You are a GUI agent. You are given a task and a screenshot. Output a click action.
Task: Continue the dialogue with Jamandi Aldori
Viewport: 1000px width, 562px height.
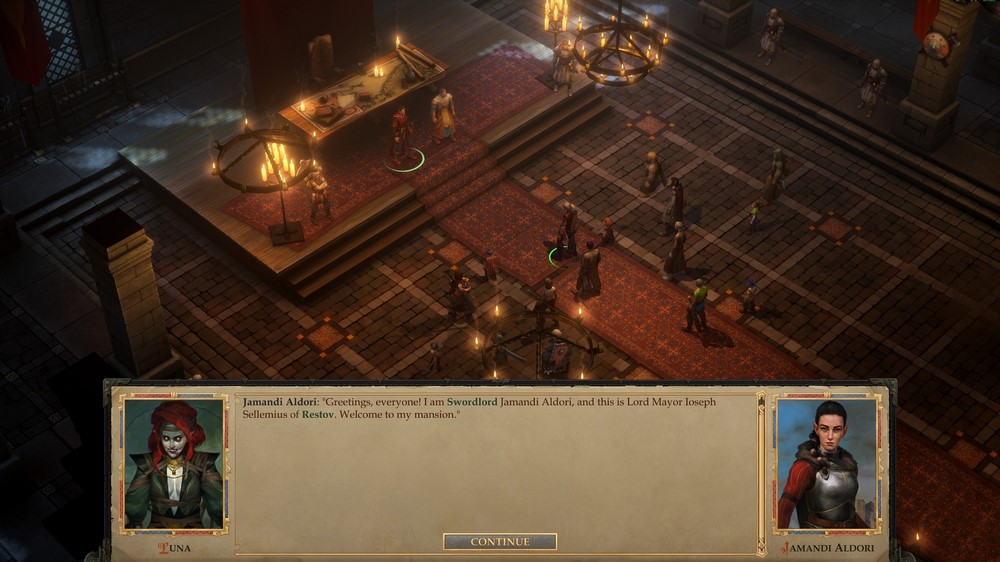(x=500, y=542)
